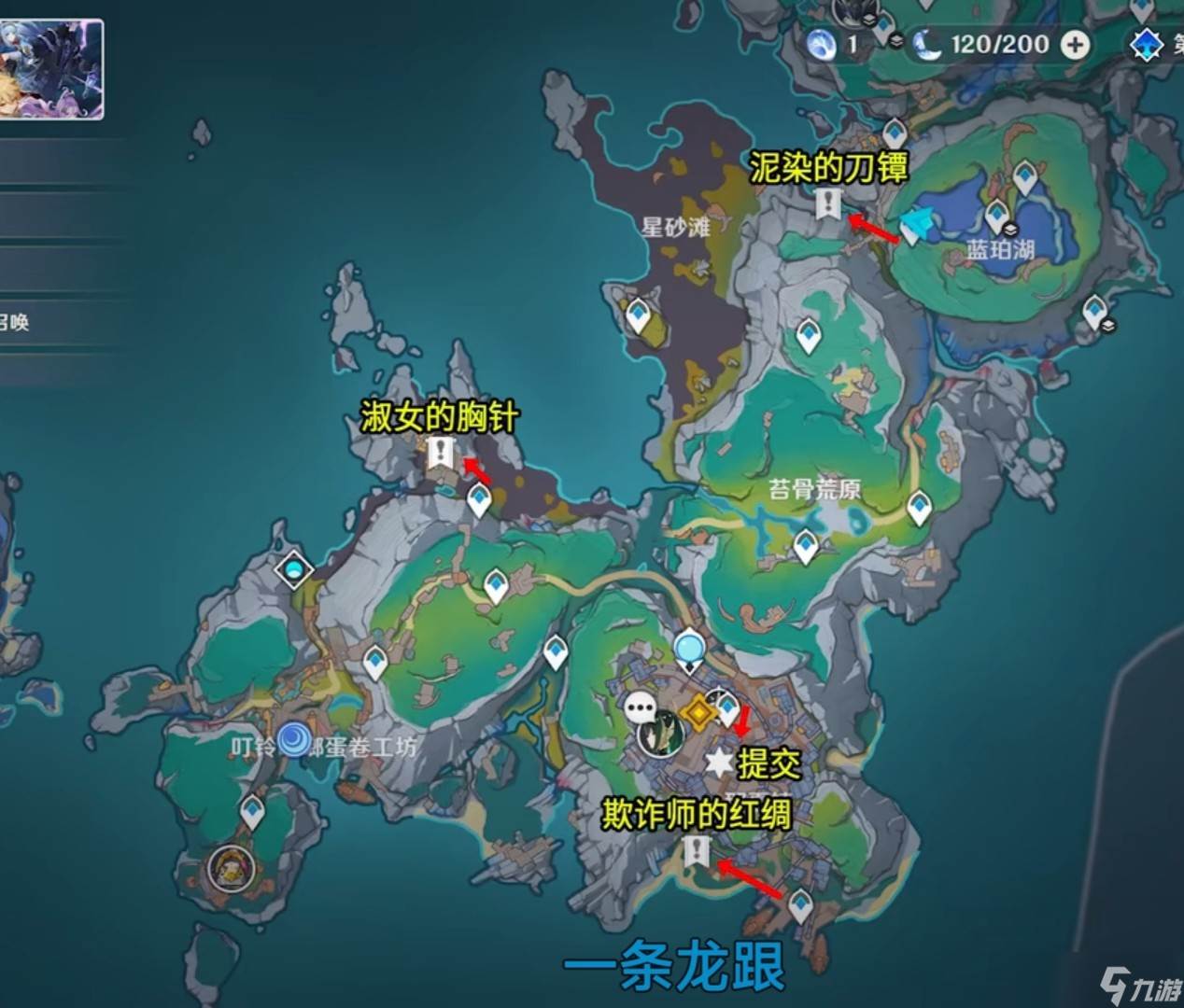Click the blue gem icon at top right

[1146, 44]
